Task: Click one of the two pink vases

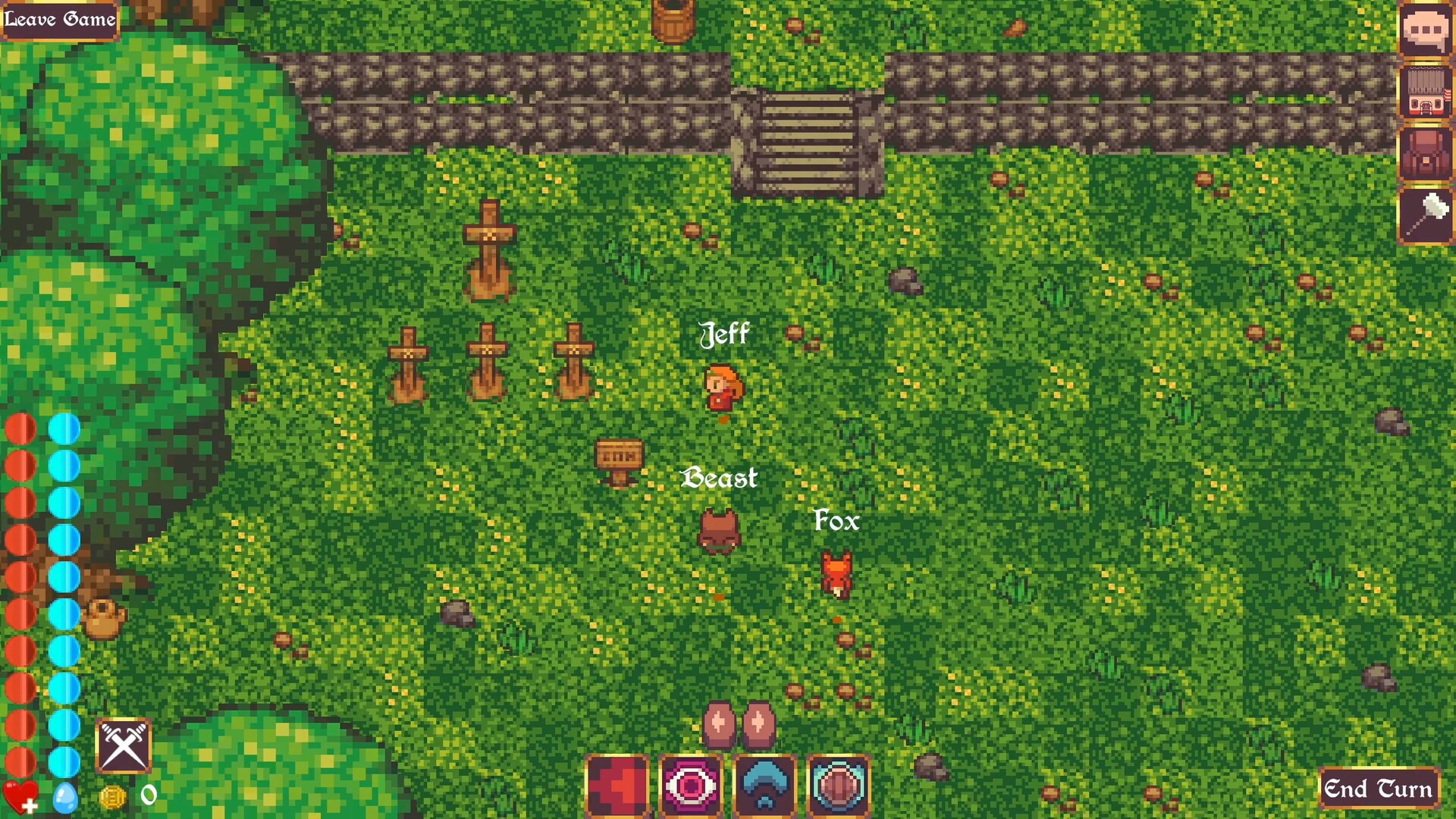Action: coord(719,723)
